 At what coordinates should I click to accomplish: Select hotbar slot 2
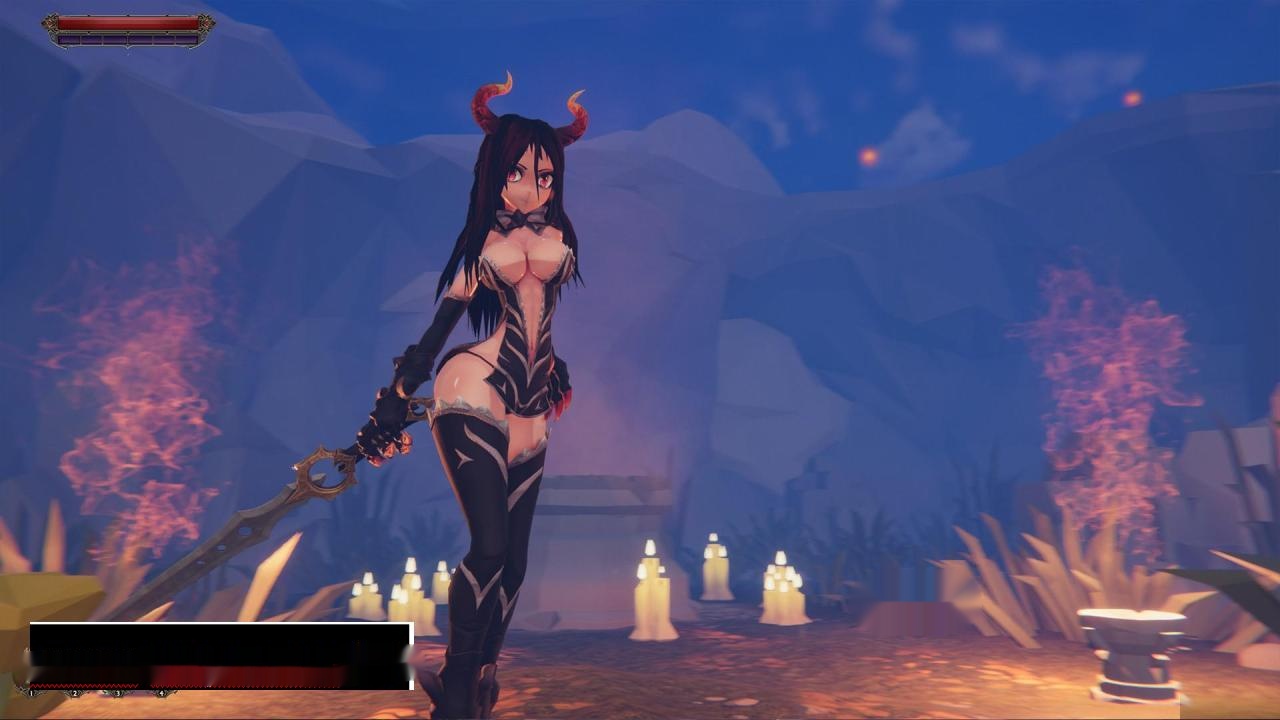pyautogui.click(x=75, y=694)
